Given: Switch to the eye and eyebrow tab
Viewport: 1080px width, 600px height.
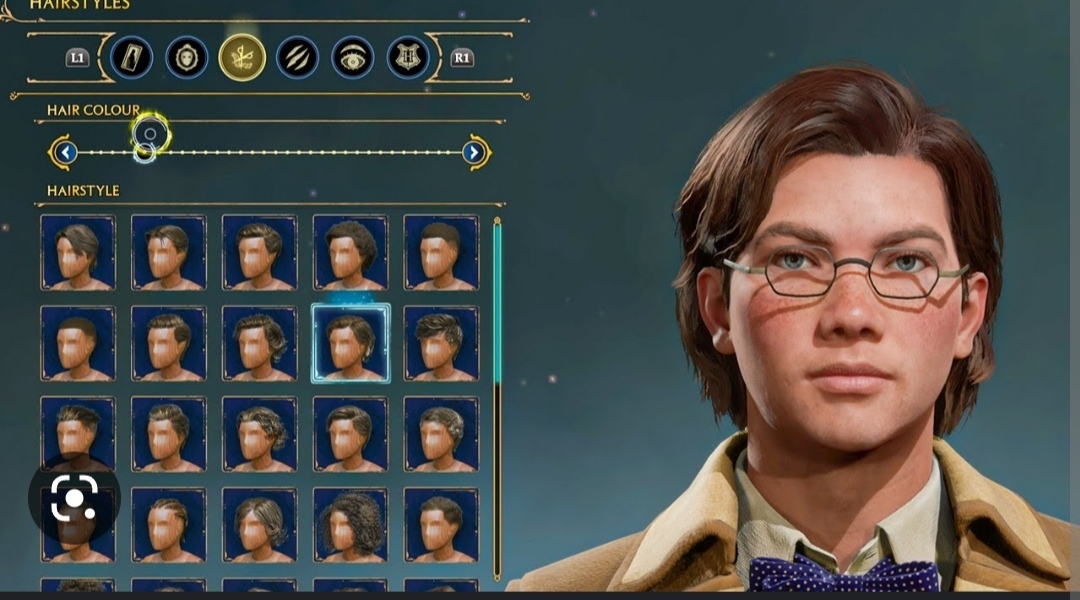Looking at the screenshot, I should tap(352, 57).
